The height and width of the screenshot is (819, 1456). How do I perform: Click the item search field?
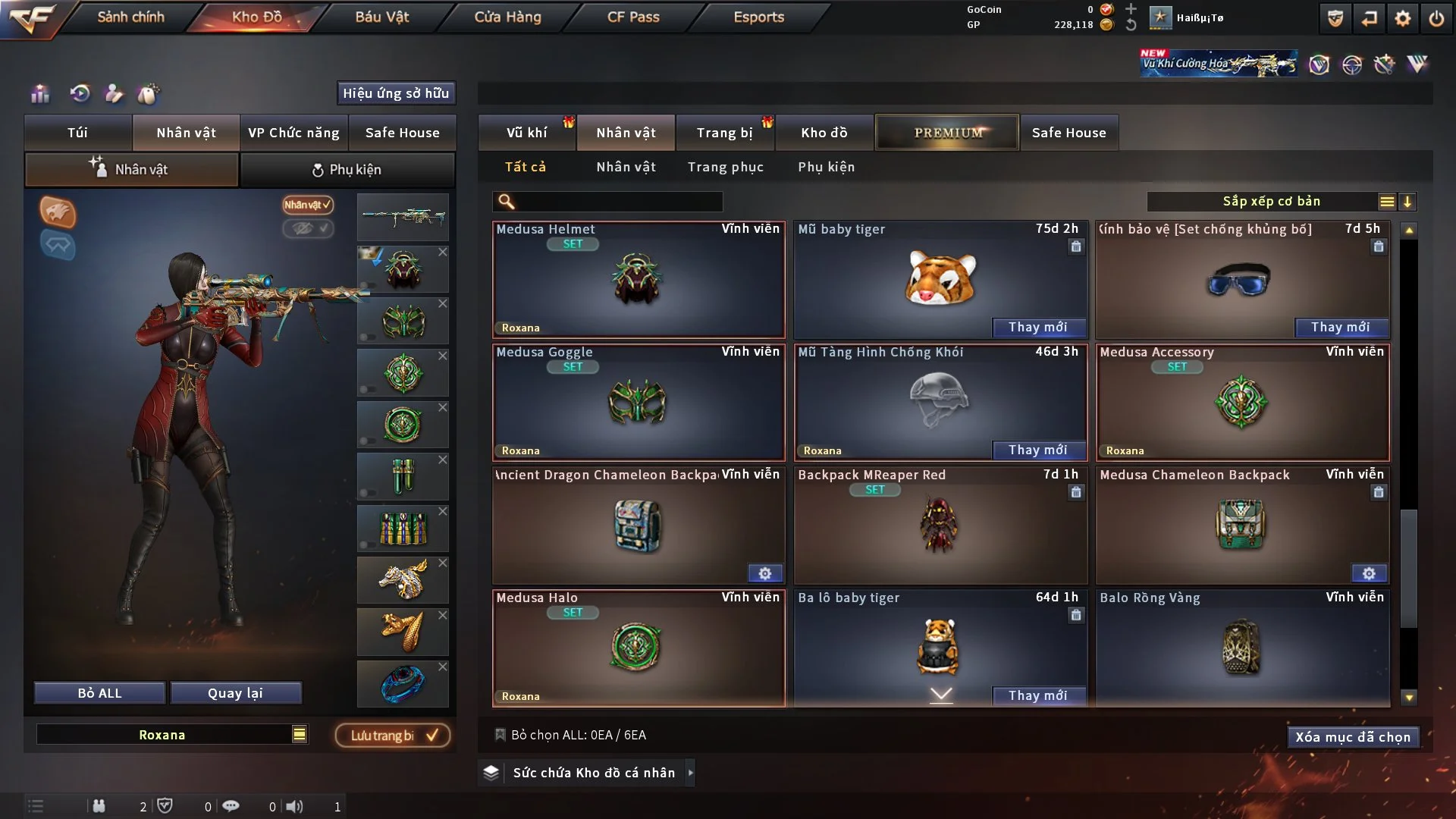coord(618,202)
